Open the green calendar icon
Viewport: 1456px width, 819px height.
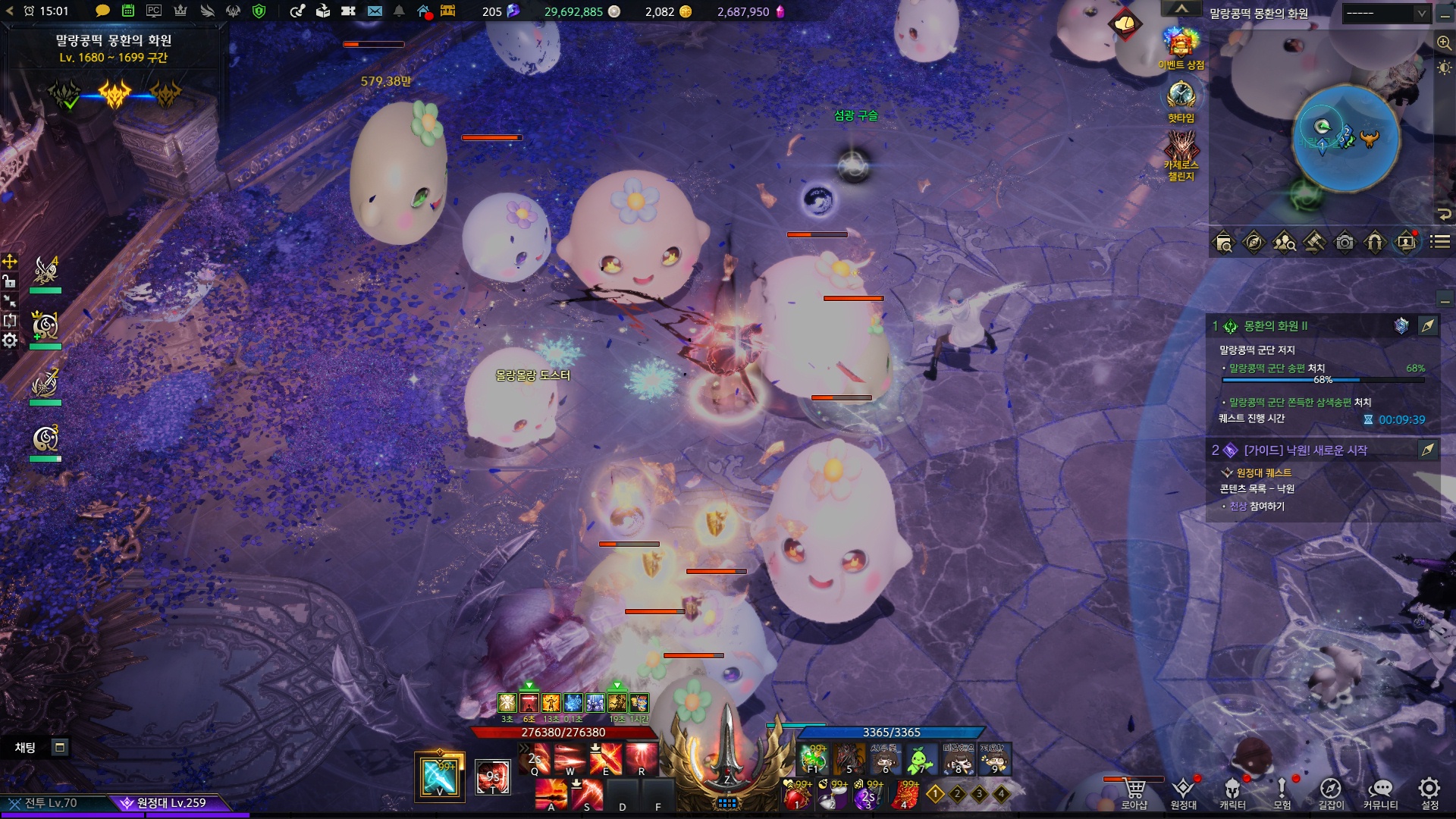point(128,11)
